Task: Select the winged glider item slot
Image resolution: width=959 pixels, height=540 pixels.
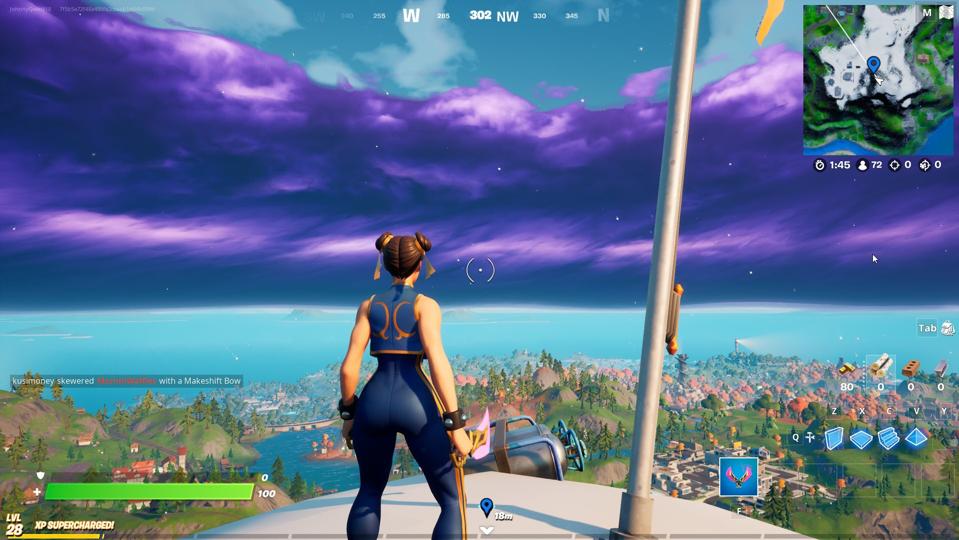Action: point(738,477)
